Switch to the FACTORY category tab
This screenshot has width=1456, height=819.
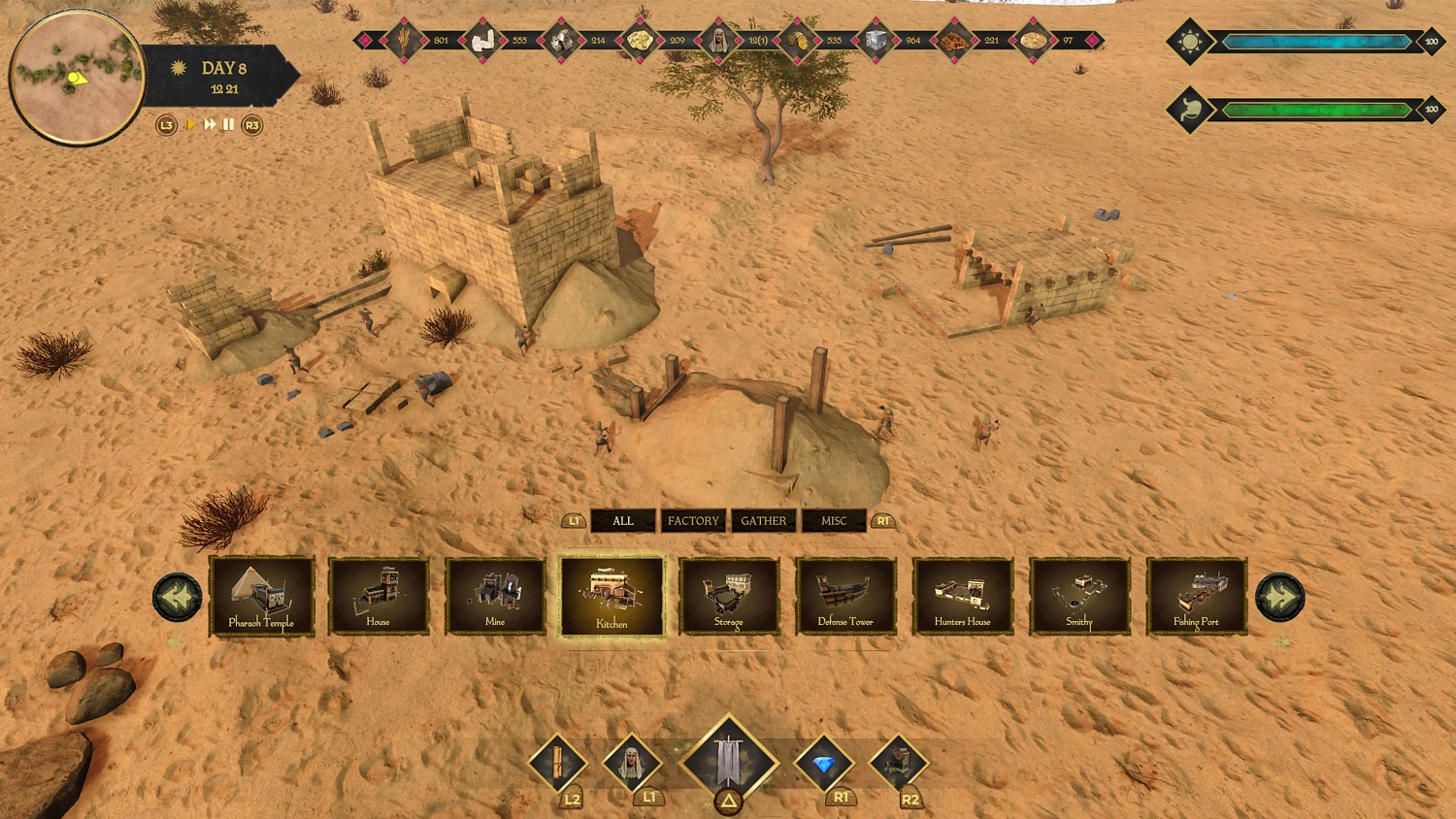click(x=692, y=521)
